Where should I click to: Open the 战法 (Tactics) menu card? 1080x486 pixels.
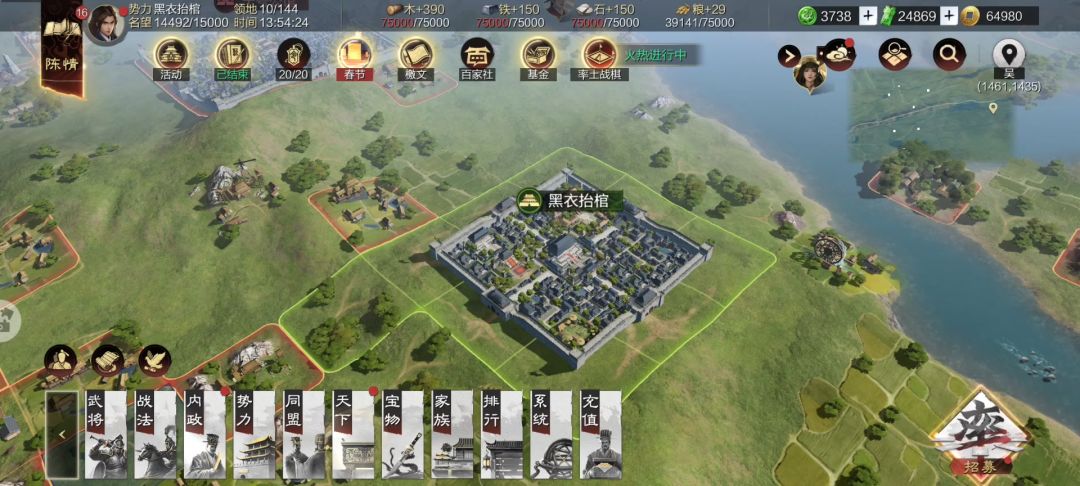pyautogui.click(x=155, y=434)
